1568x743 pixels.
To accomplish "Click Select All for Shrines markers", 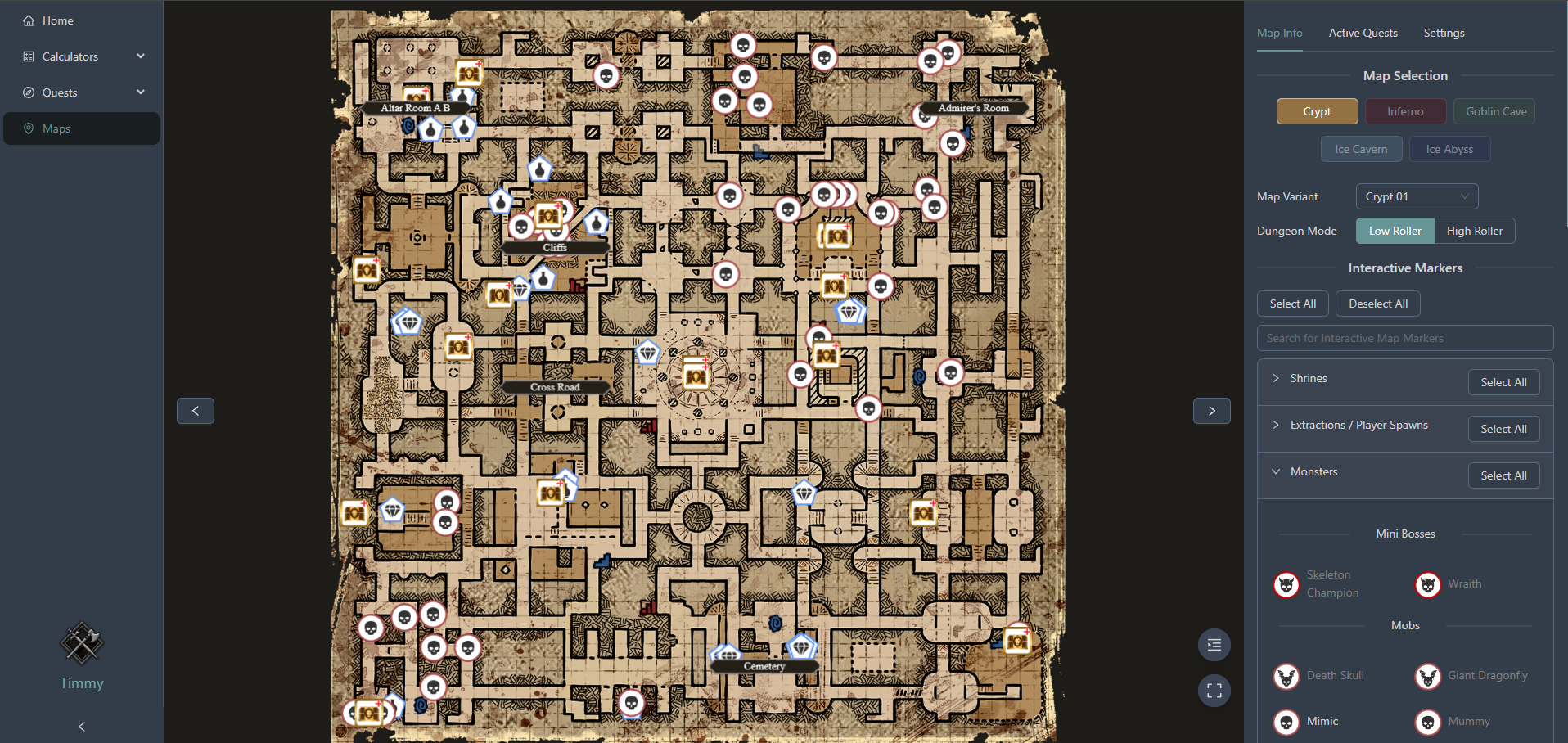I will click(x=1503, y=382).
